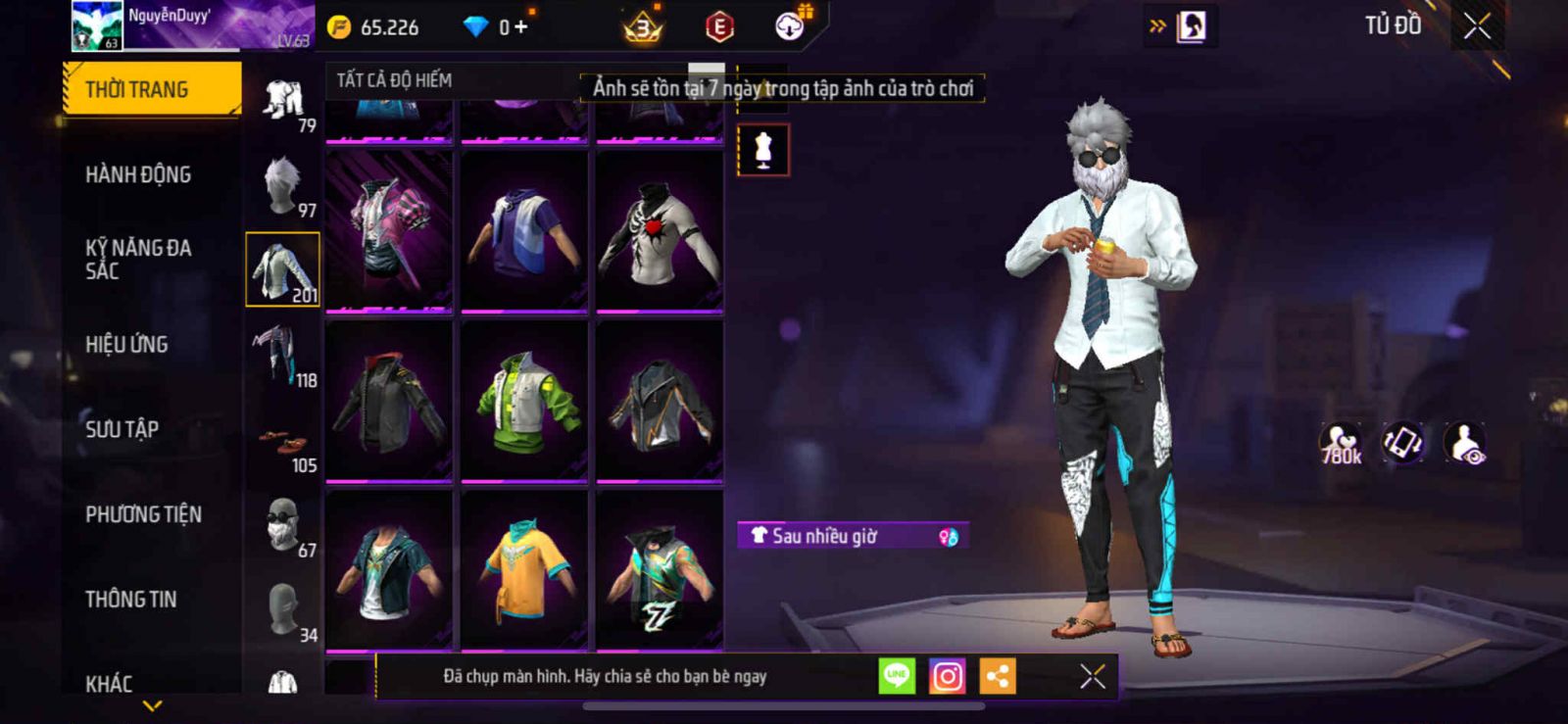Show the SƯU TẬP section

122,429
